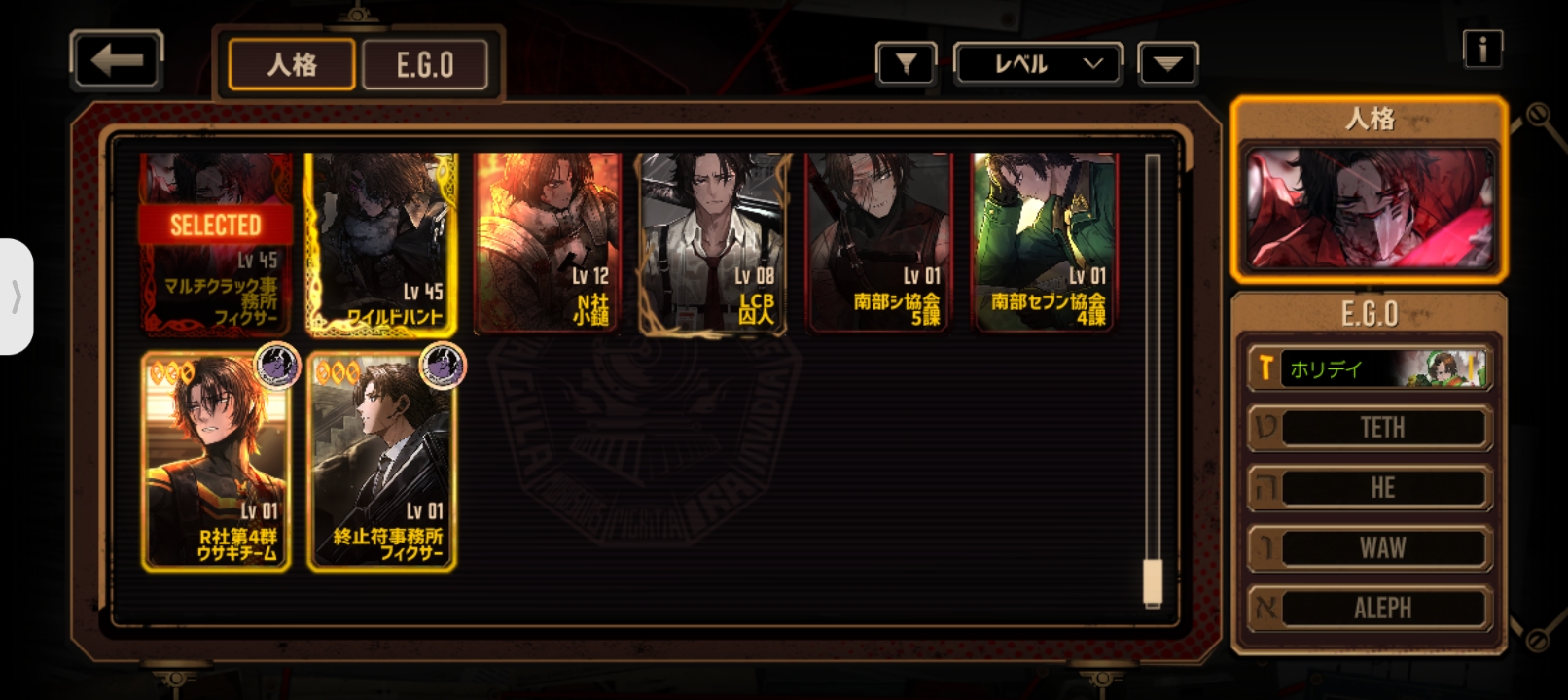This screenshot has height=700, width=1568.
Task: Pick the 終止符事務所 フィクサー card
Action: pyautogui.click(x=381, y=461)
